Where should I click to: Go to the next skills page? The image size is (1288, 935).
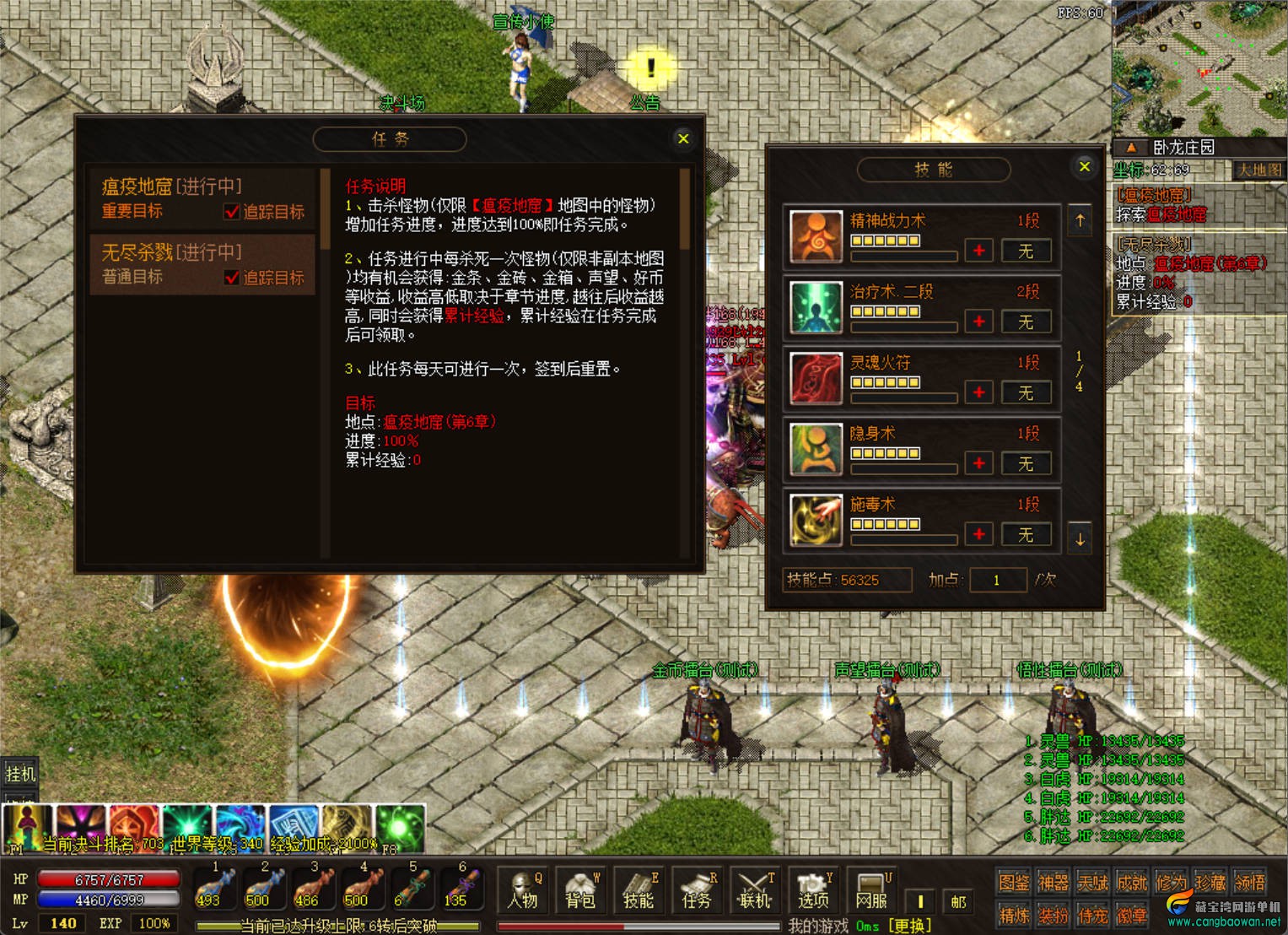[1080, 539]
